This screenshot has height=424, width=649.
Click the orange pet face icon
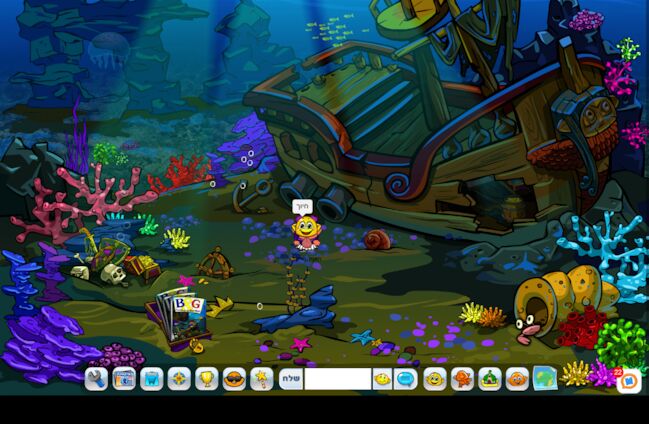point(517,379)
